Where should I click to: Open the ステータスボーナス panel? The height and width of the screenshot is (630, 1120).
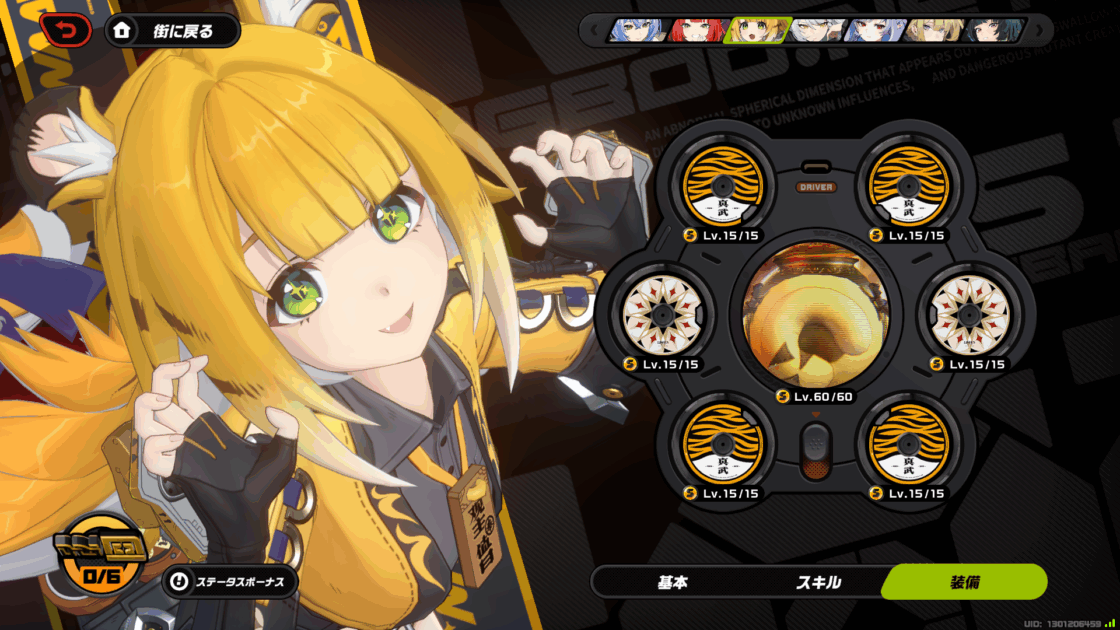(230, 581)
